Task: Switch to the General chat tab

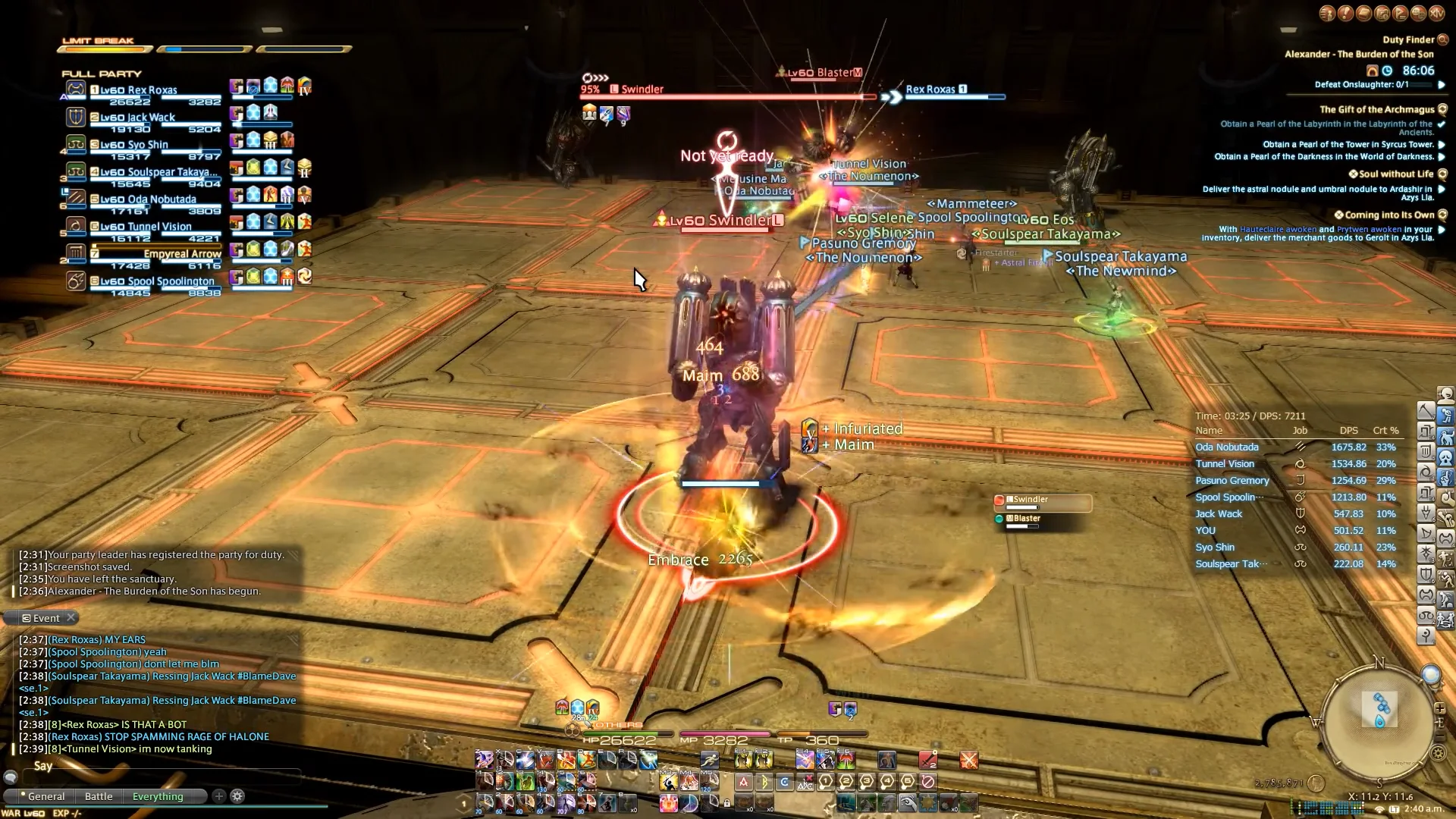Action: (x=46, y=796)
